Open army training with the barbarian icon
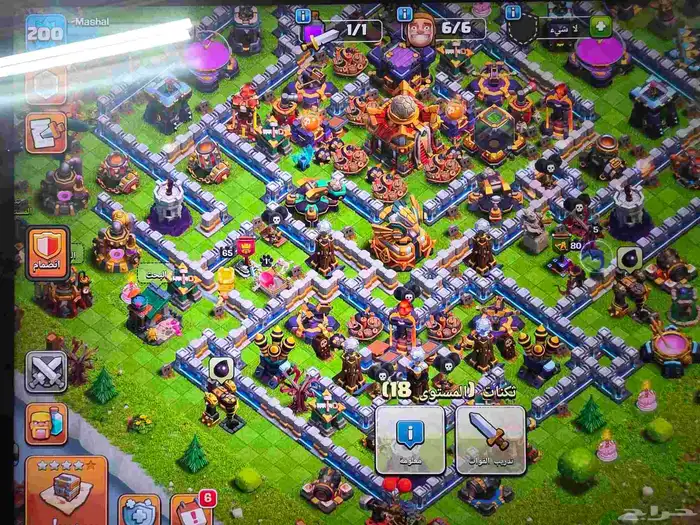 (x=46, y=423)
